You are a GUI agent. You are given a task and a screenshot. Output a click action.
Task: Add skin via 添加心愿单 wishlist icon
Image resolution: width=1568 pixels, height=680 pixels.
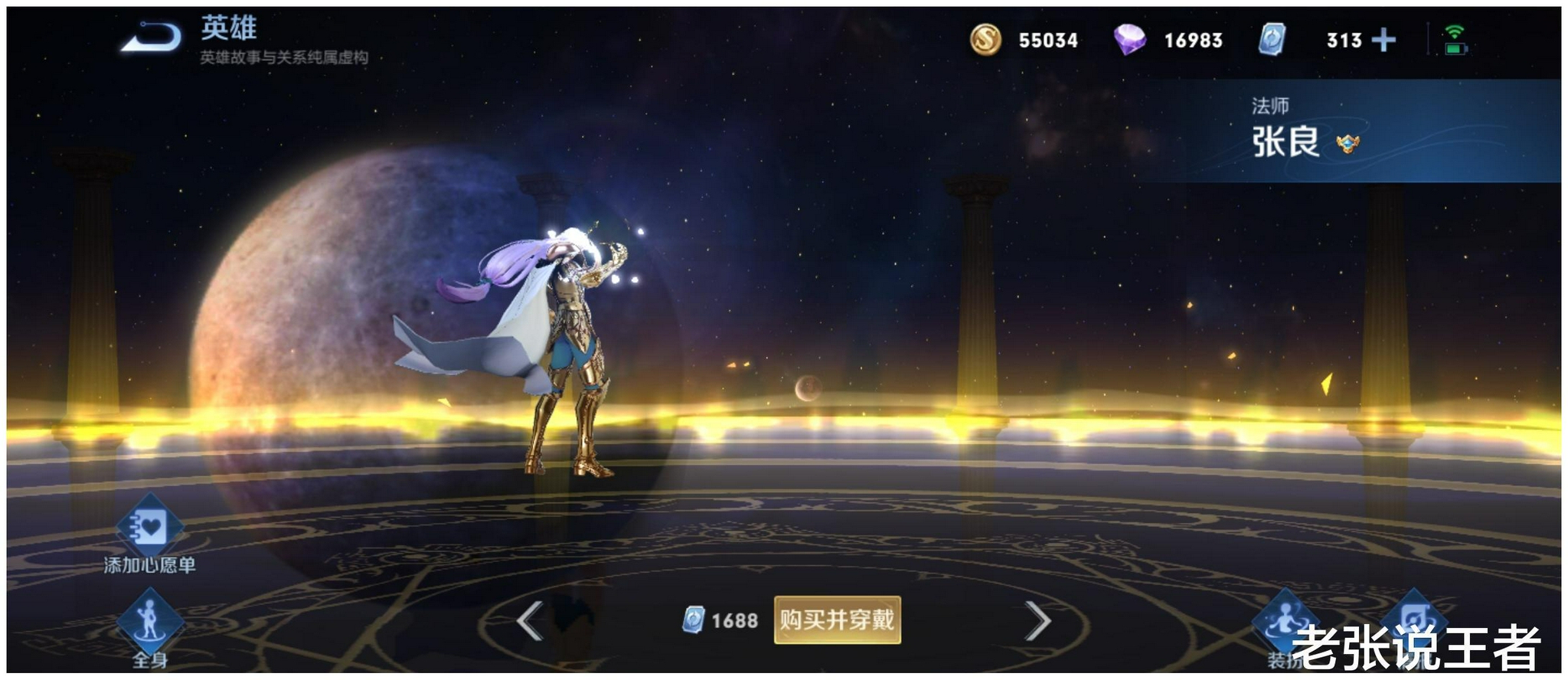150,527
